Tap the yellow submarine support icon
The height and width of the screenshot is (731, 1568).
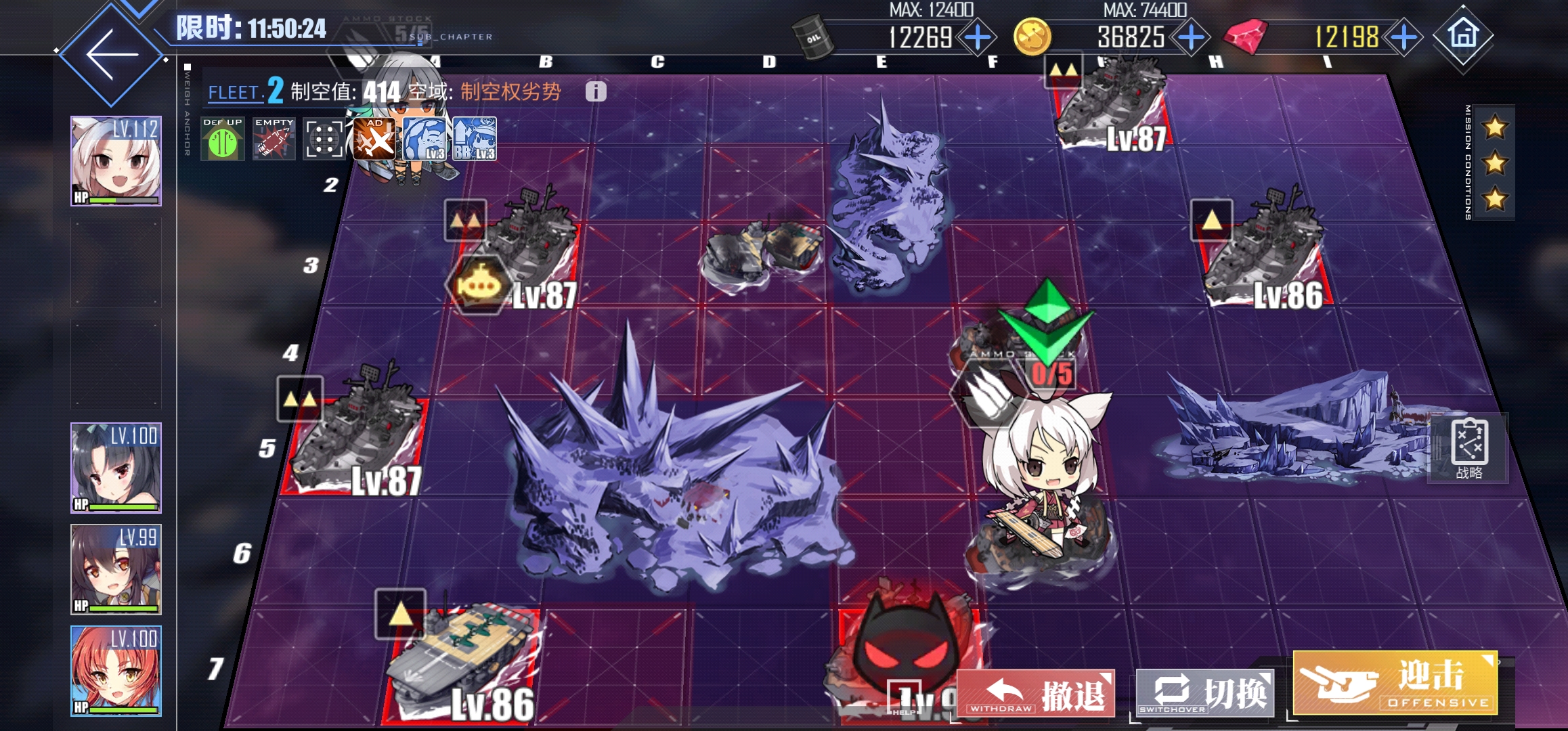point(478,285)
